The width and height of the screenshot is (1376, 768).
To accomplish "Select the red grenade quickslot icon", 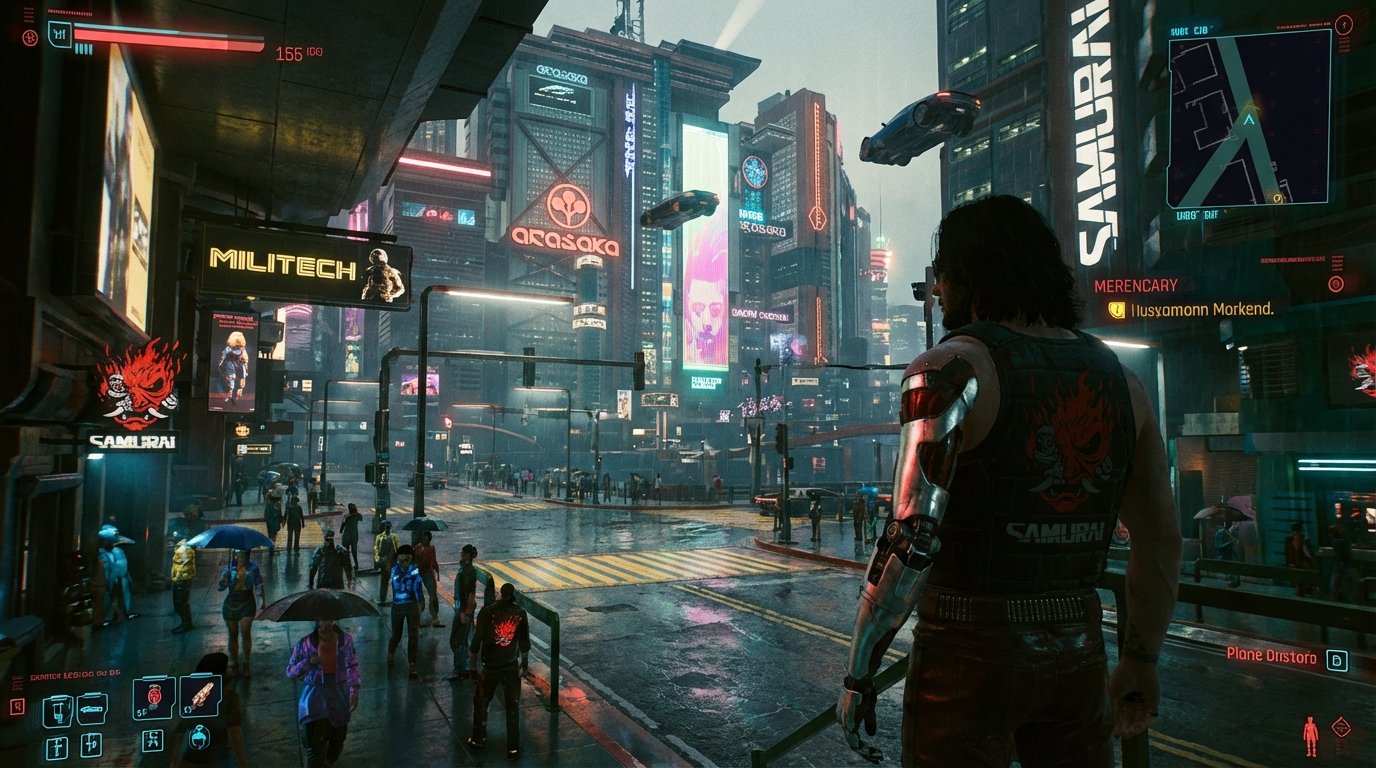I will (155, 695).
